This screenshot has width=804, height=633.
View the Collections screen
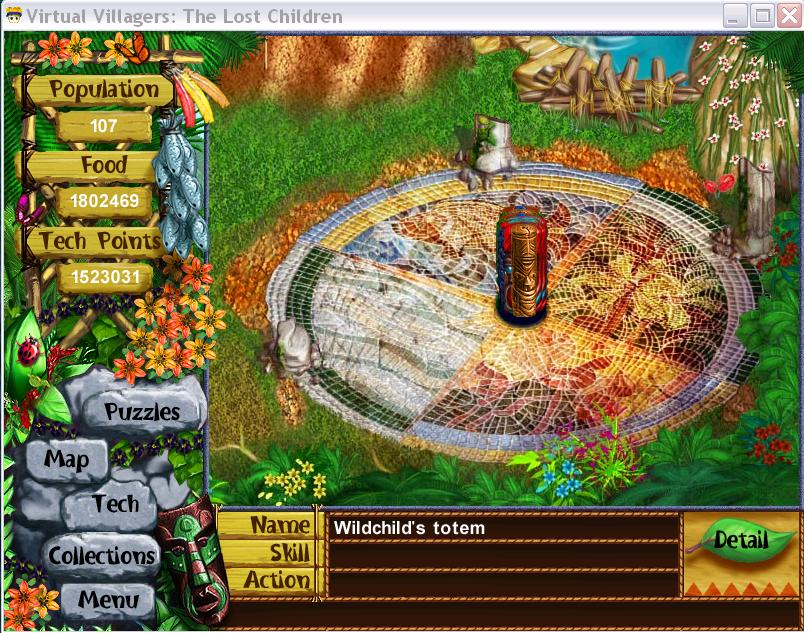[x=101, y=556]
